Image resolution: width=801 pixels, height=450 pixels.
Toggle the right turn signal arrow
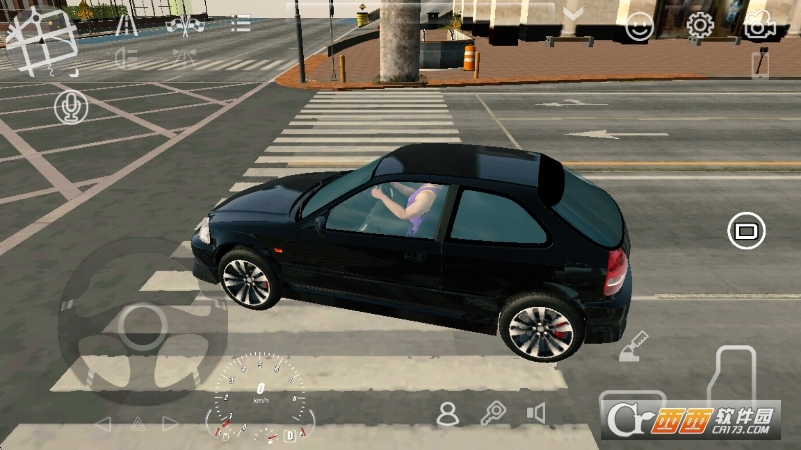tap(170, 424)
